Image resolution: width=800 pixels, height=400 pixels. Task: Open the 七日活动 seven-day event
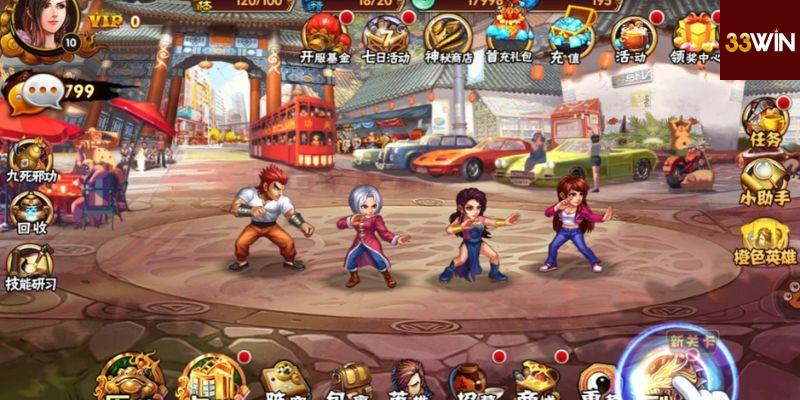(386, 38)
